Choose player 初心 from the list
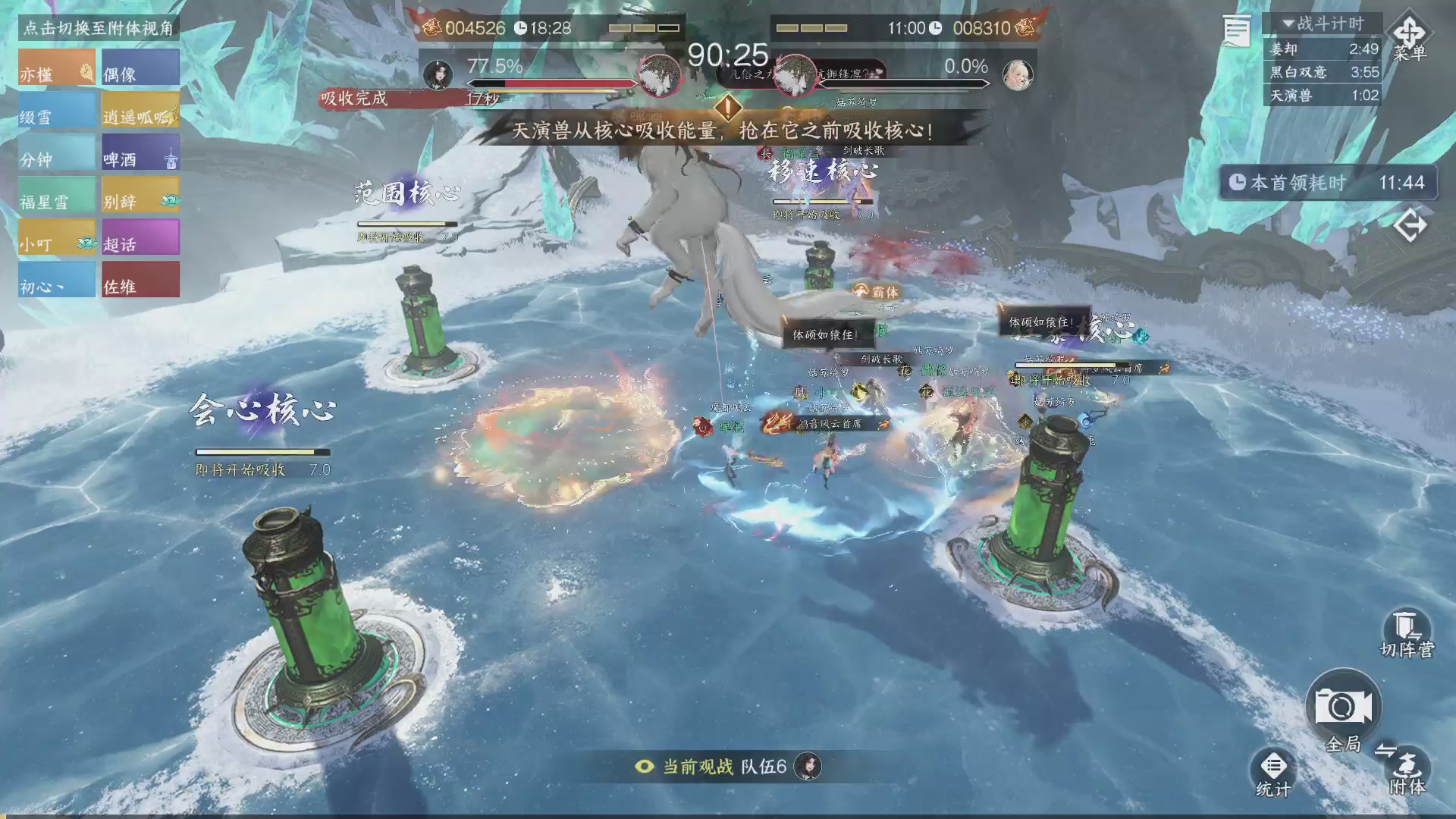The image size is (1456, 819). point(57,280)
